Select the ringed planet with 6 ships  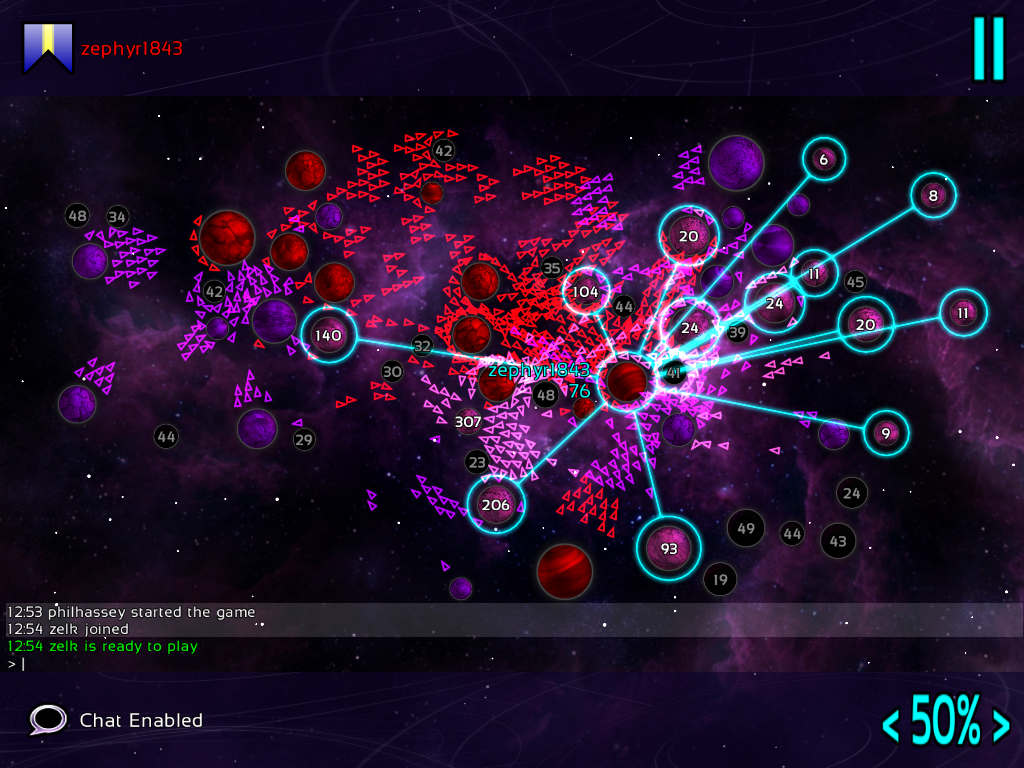(823, 159)
